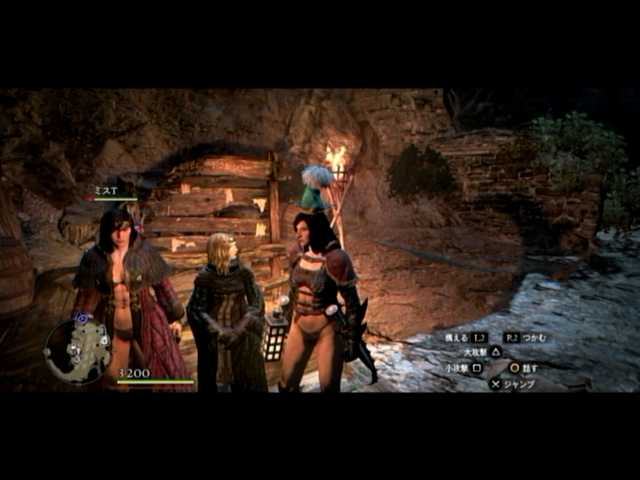Screen dimensions: 640x480
Task: Click the circular minimap
Action: click(x=78, y=351)
